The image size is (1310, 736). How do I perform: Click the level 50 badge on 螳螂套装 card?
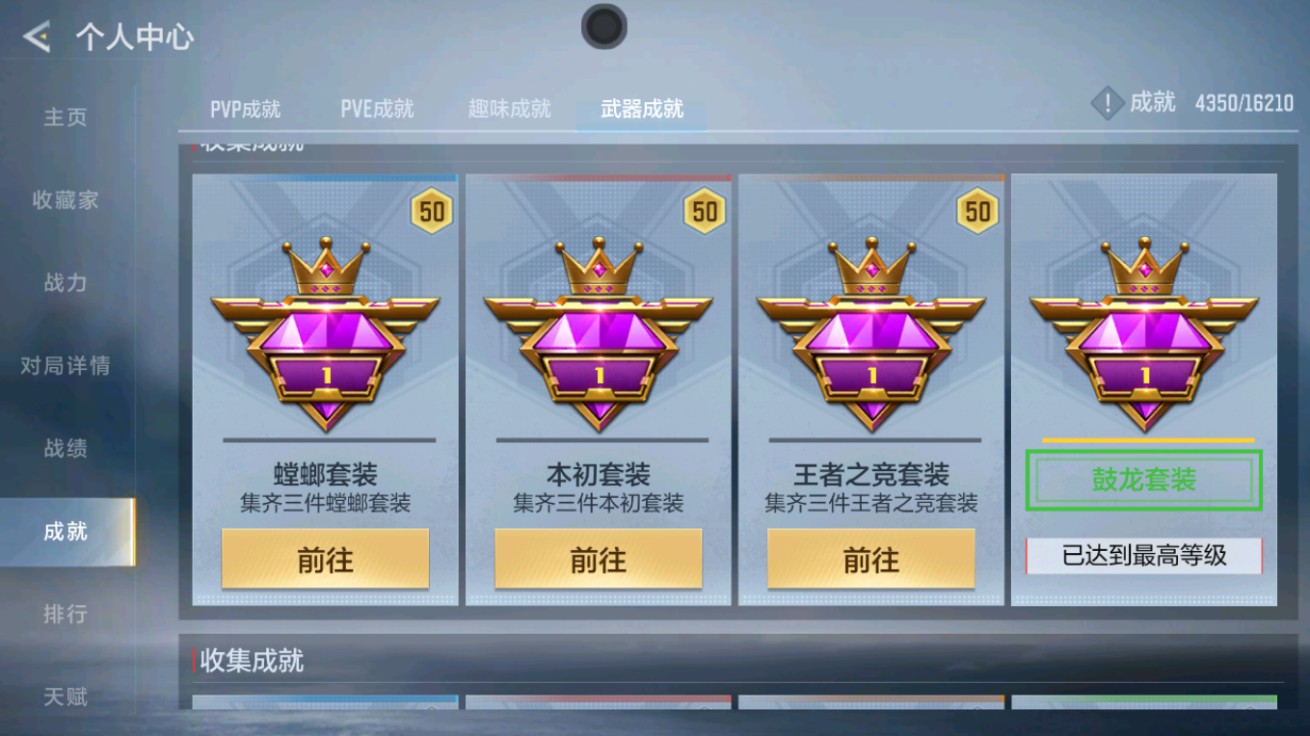pos(430,211)
